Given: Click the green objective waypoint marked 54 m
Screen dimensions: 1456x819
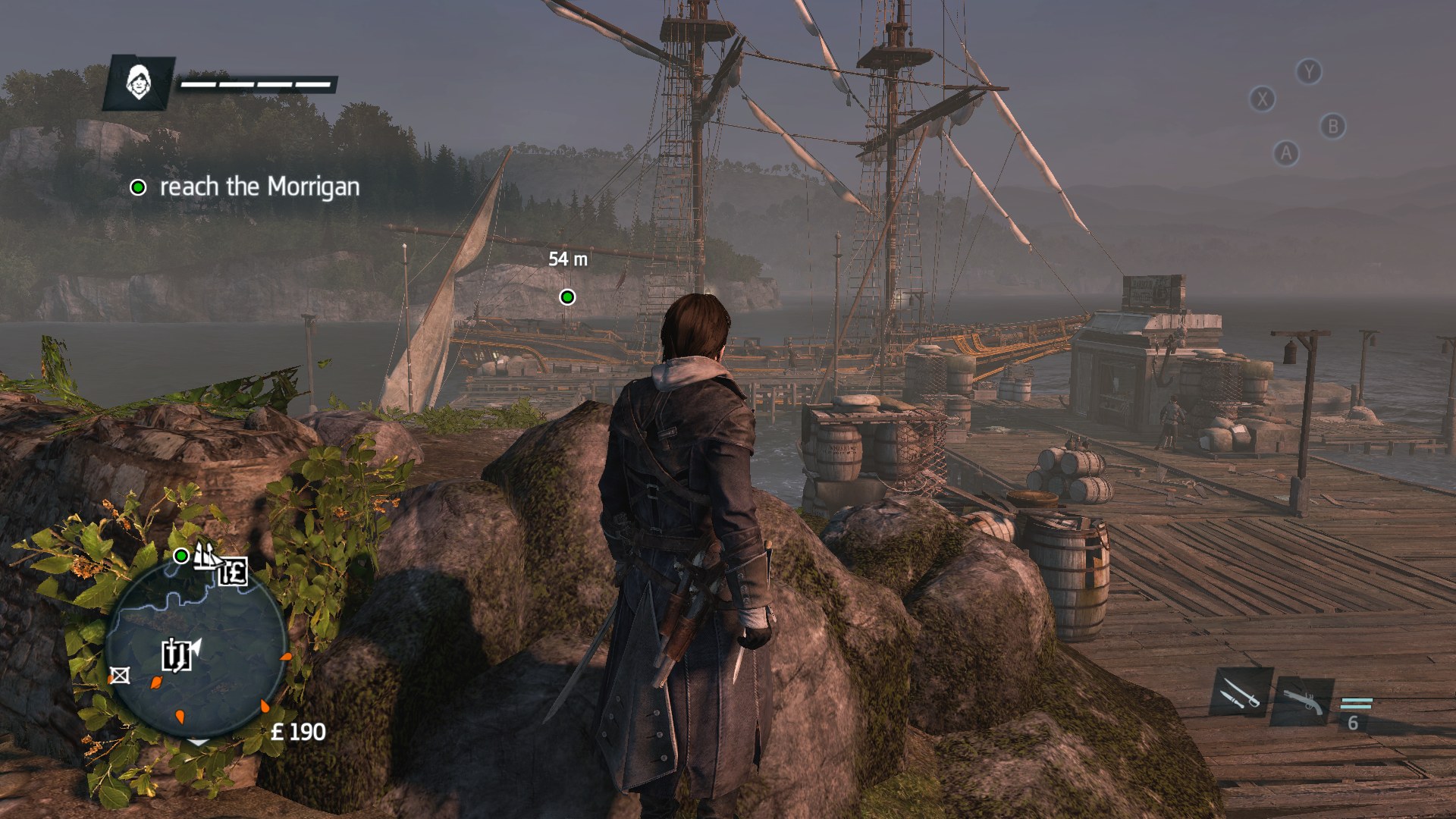Looking at the screenshot, I should 567,297.
